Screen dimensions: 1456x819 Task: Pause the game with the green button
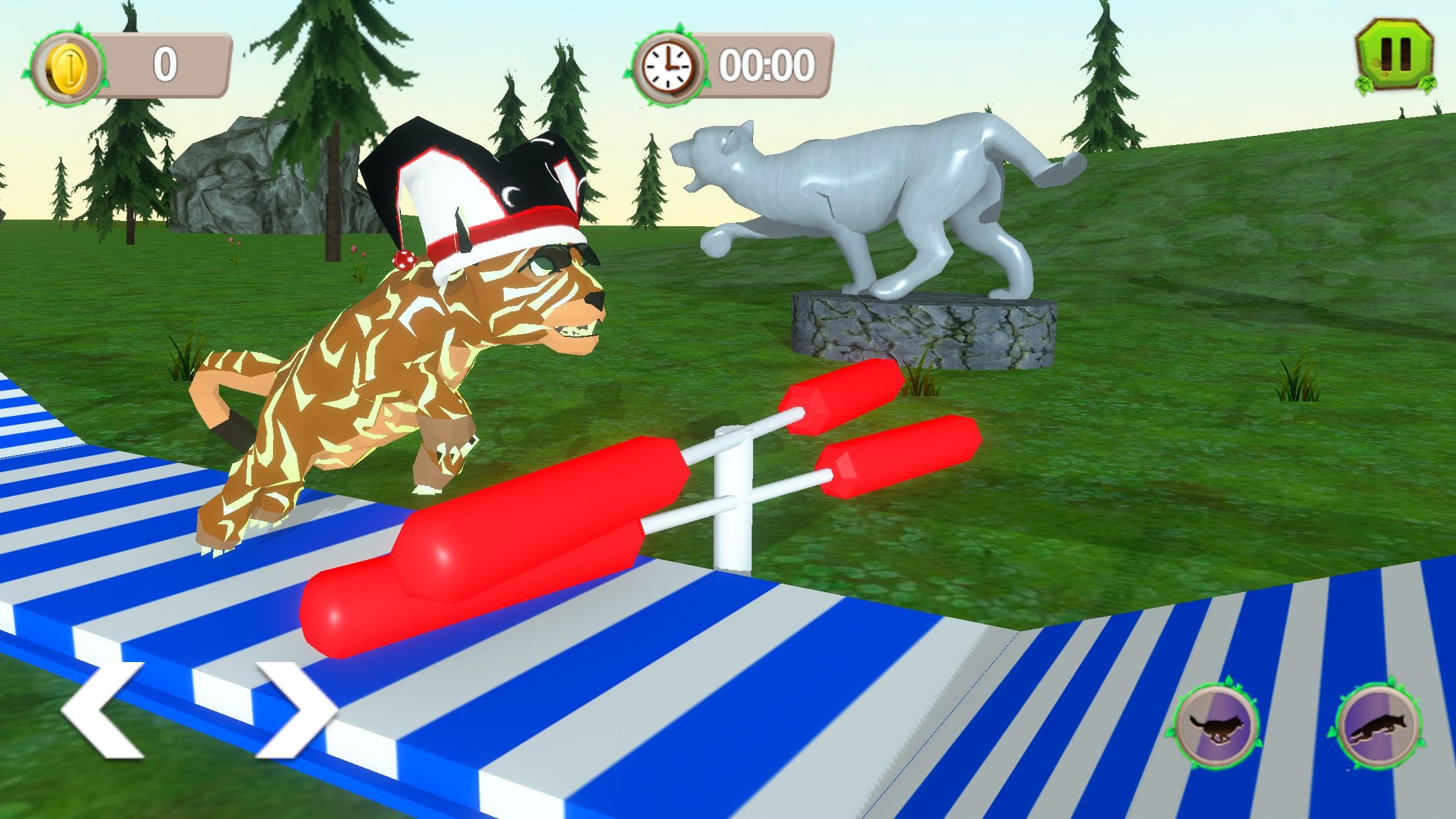tap(1395, 64)
